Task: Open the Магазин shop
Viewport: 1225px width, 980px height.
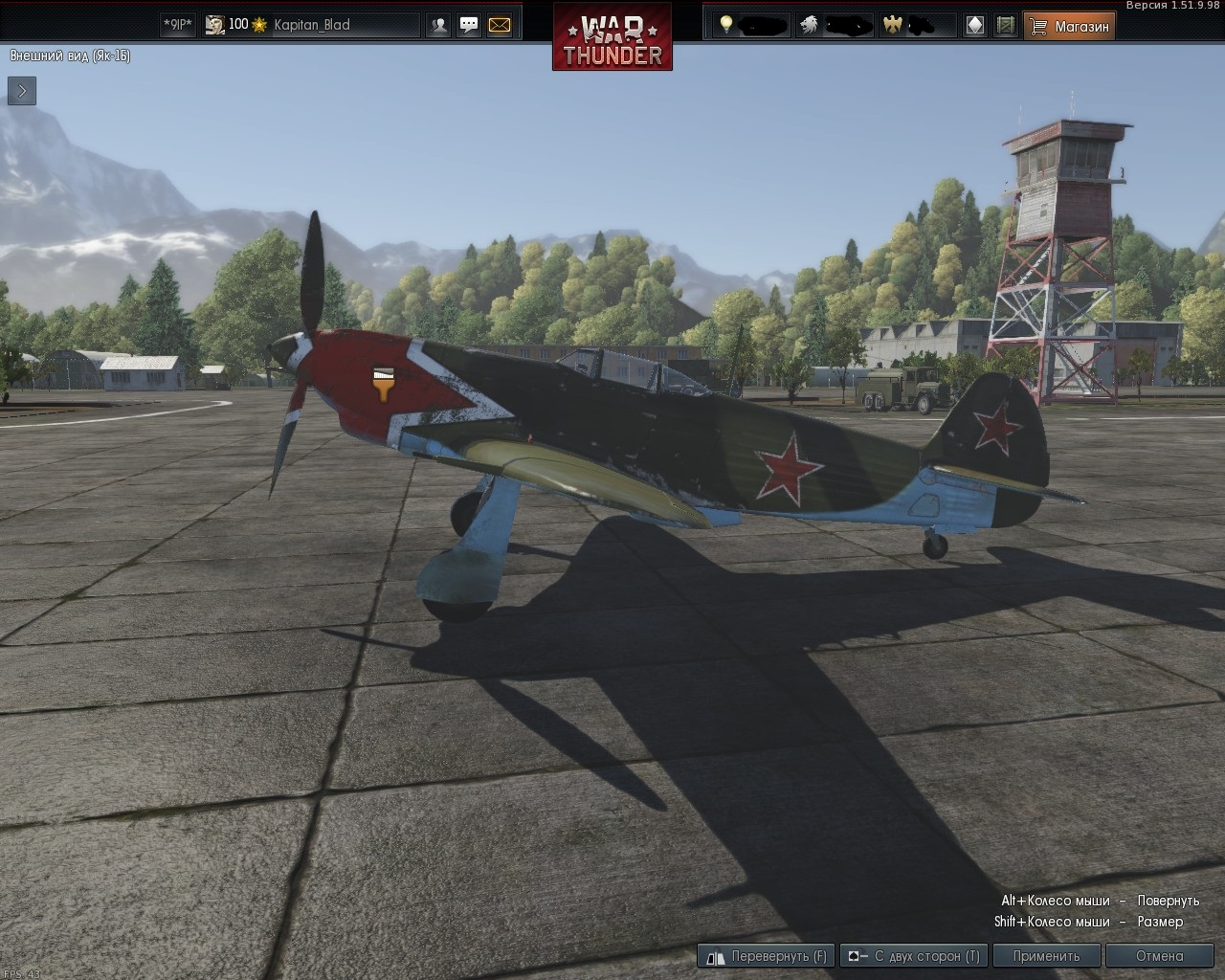Action: coord(1070,26)
